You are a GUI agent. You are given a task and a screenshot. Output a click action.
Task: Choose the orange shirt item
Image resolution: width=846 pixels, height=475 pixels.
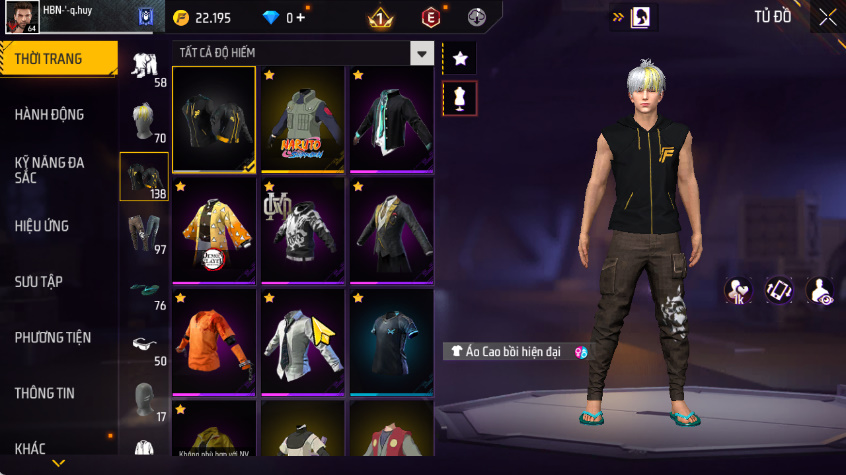214,341
